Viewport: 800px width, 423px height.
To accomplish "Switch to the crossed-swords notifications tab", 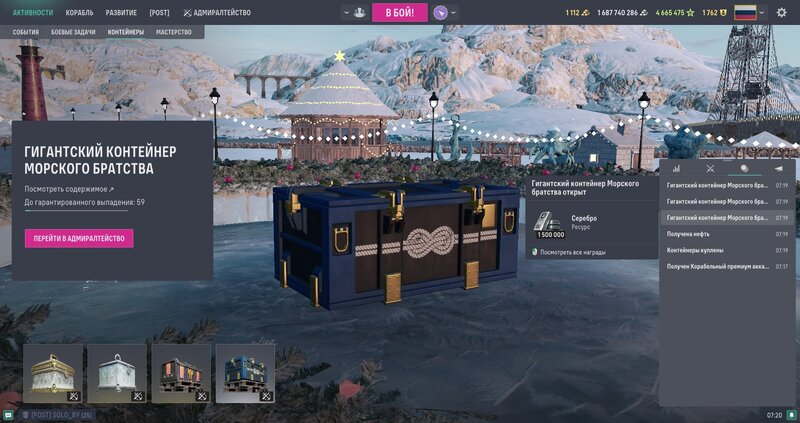I will click(x=710, y=168).
